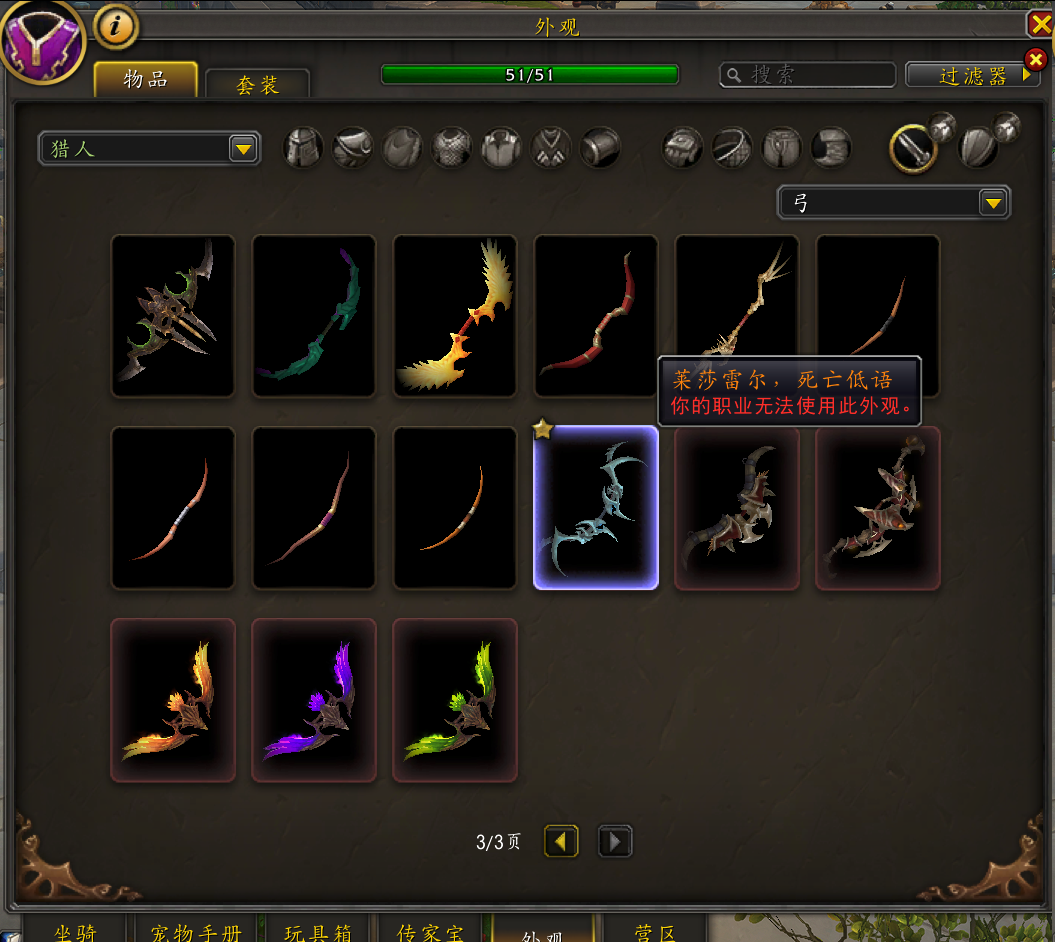Image resolution: width=1055 pixels, height=942 pixels.
Task: Select the teal curved bow appearance
Action: pos(314,316)
